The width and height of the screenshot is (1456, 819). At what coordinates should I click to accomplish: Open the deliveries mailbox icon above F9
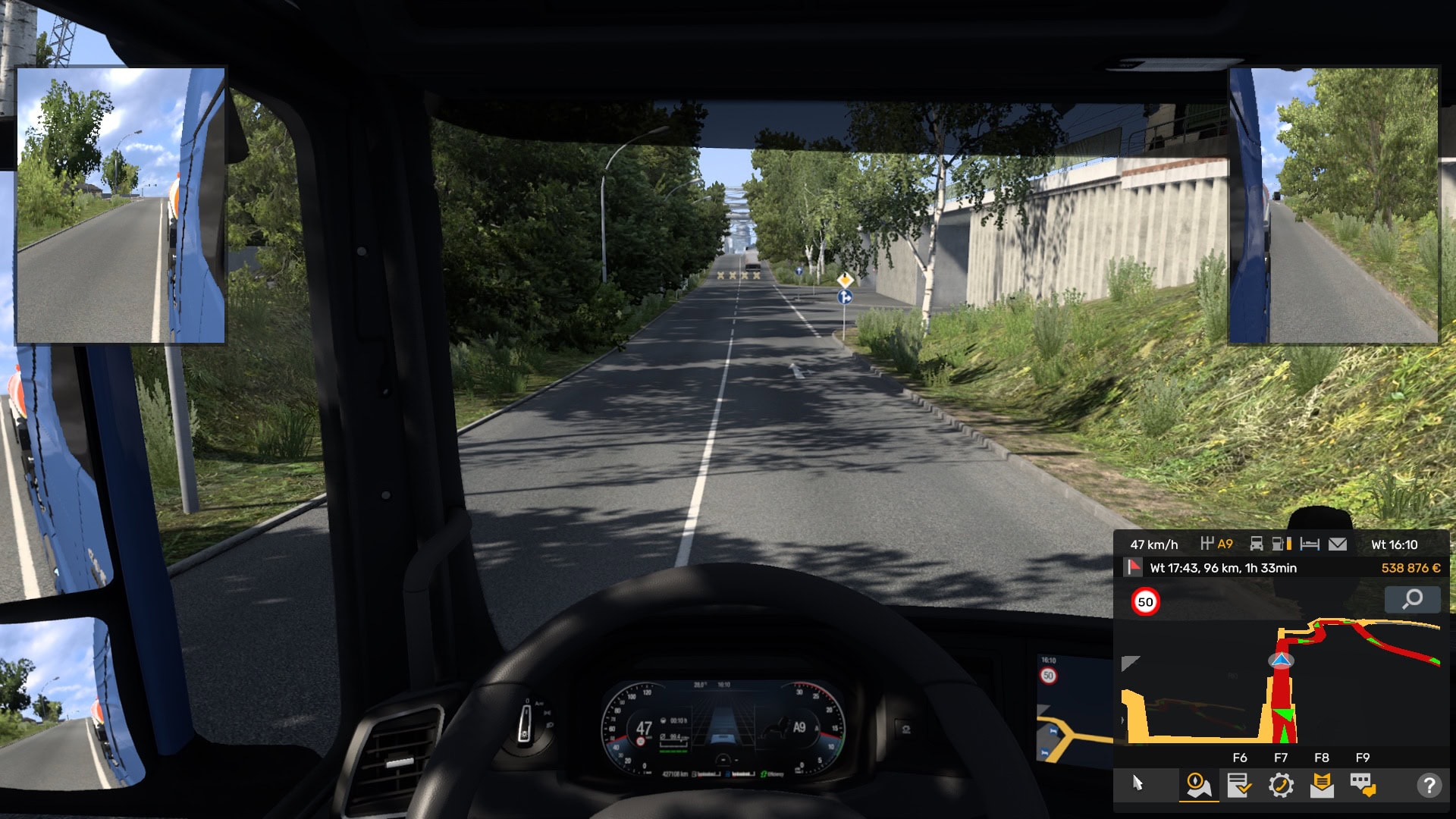(1321, 785)
